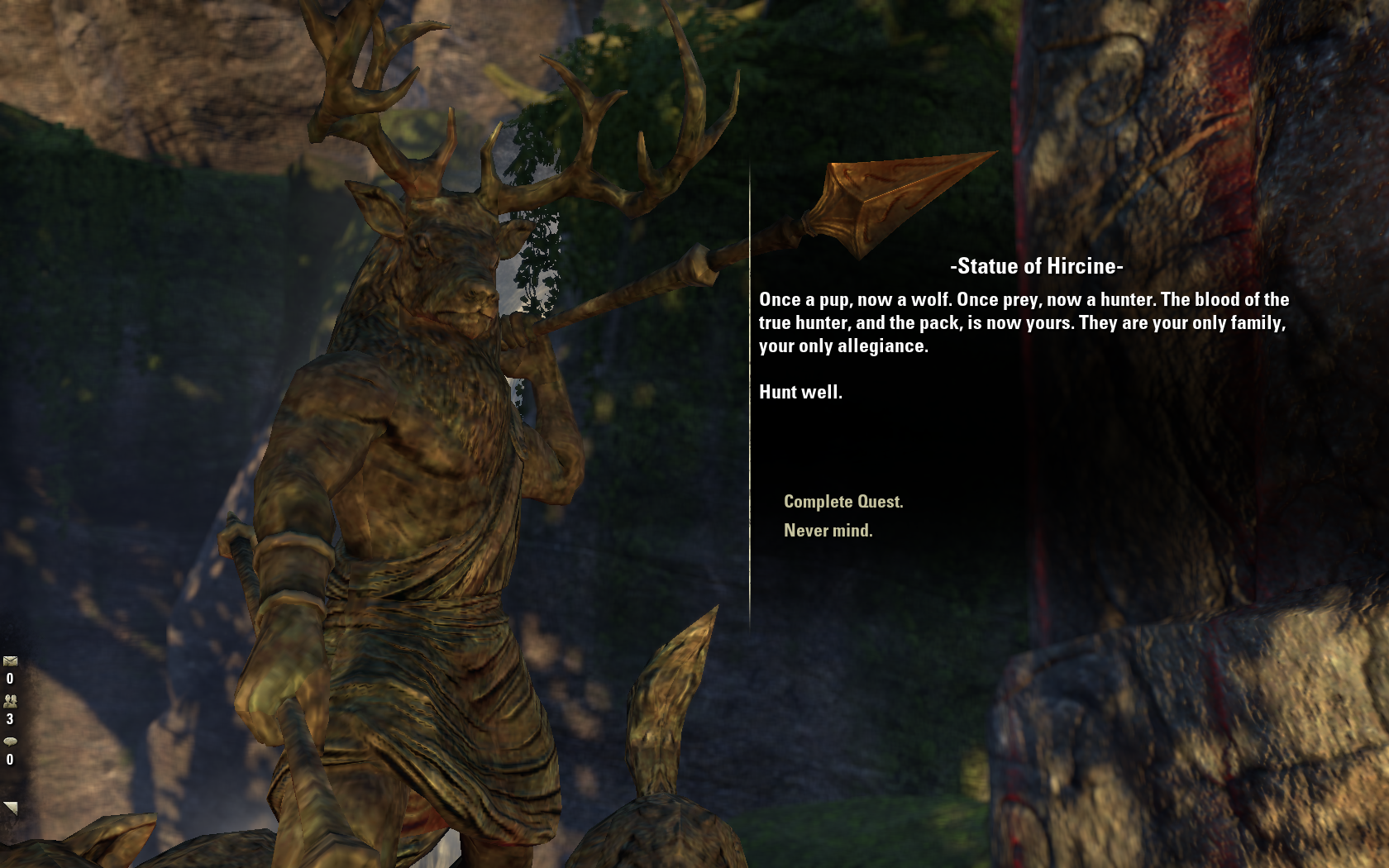The image size is (1389, 868).
Task: Select the "Never mind." reply
Action: coord(828,531)
